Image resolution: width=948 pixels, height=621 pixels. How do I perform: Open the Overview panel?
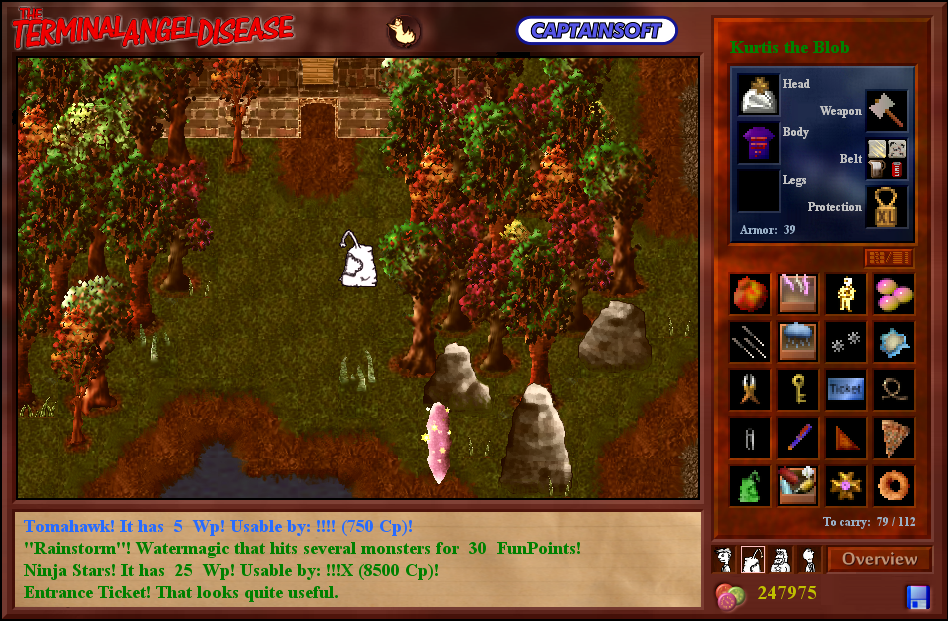pos(879,559)
